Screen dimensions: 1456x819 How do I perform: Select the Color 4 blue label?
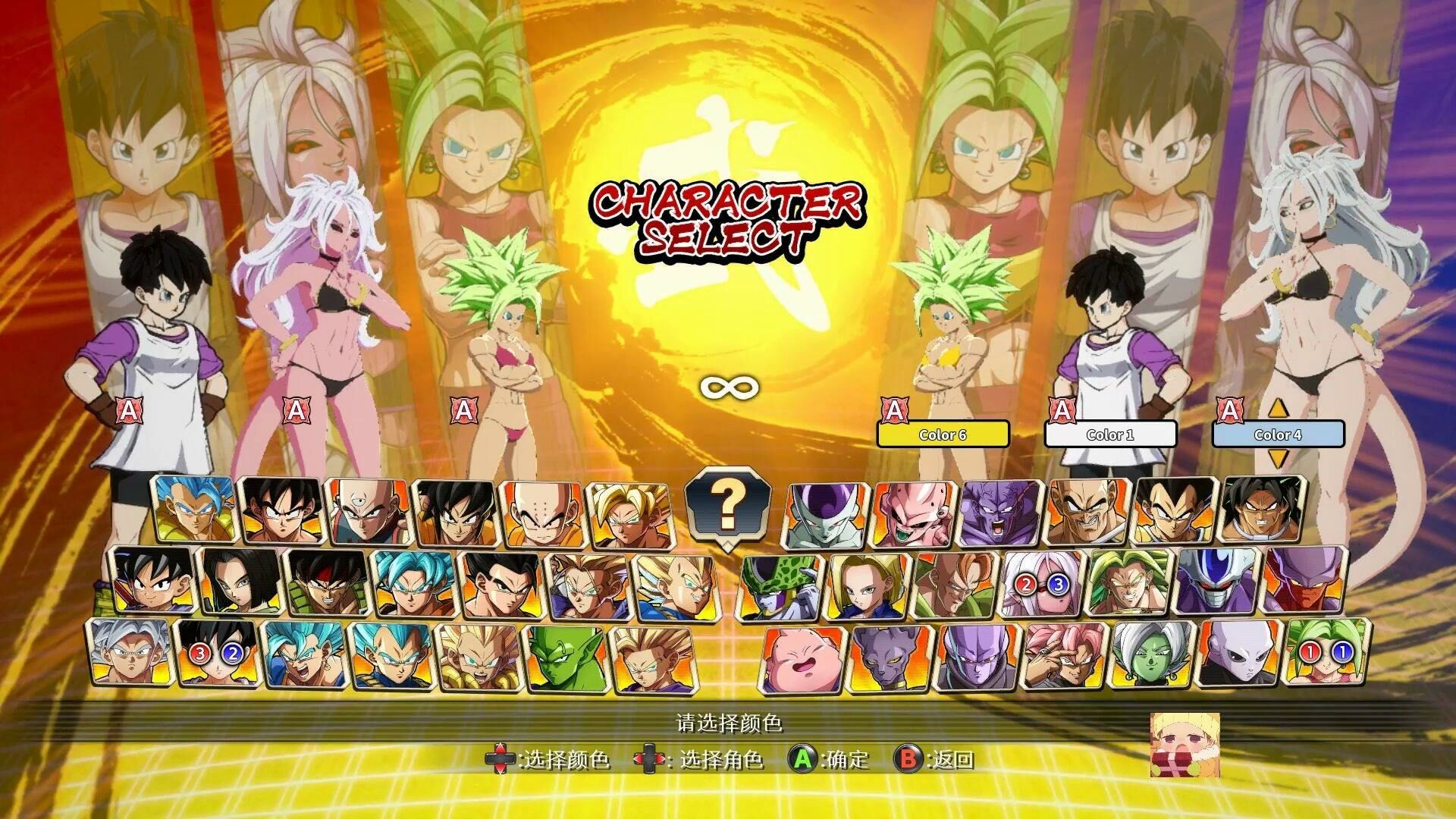point(1278,435)
